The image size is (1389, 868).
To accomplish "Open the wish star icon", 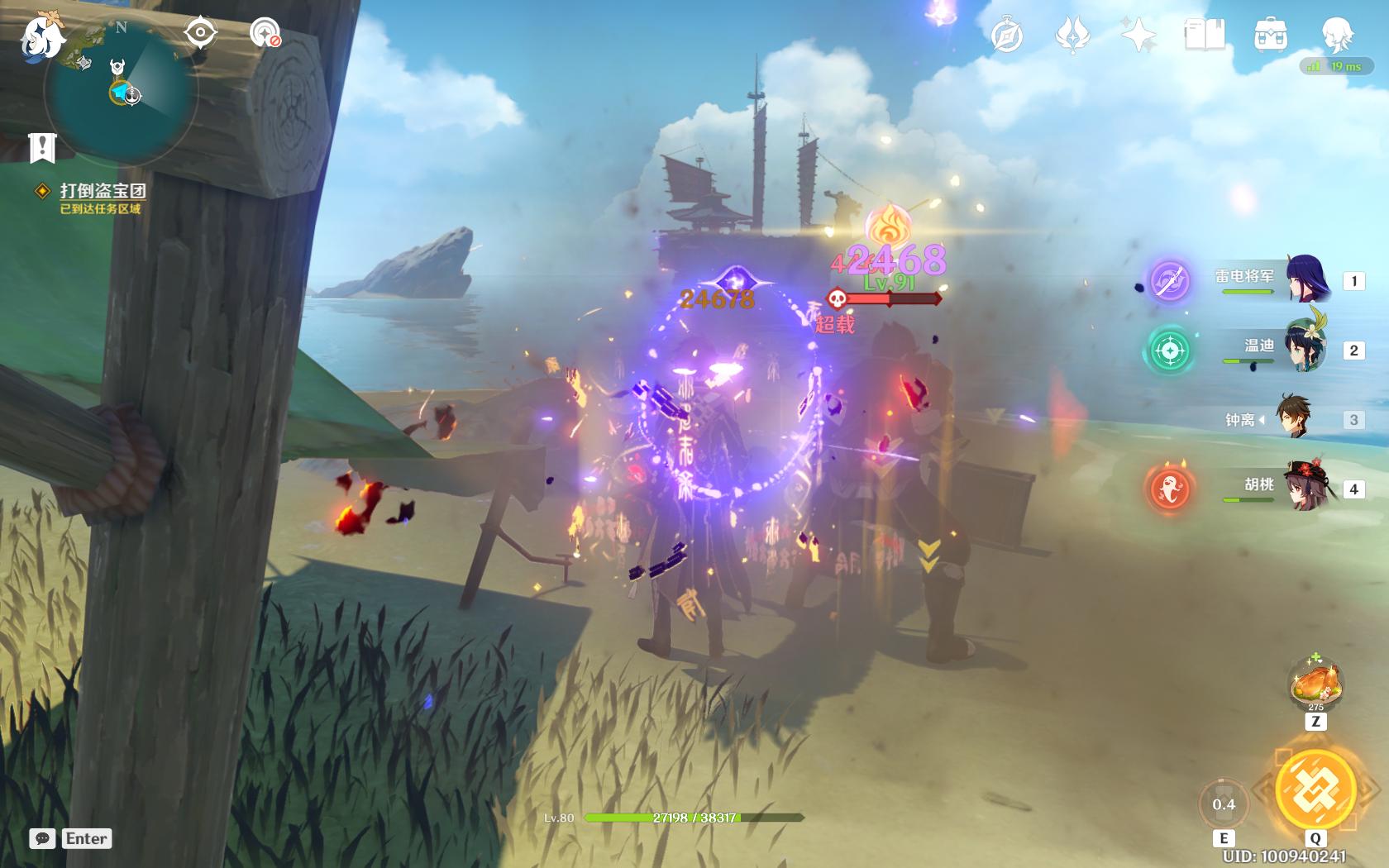I will point(1138,36).
